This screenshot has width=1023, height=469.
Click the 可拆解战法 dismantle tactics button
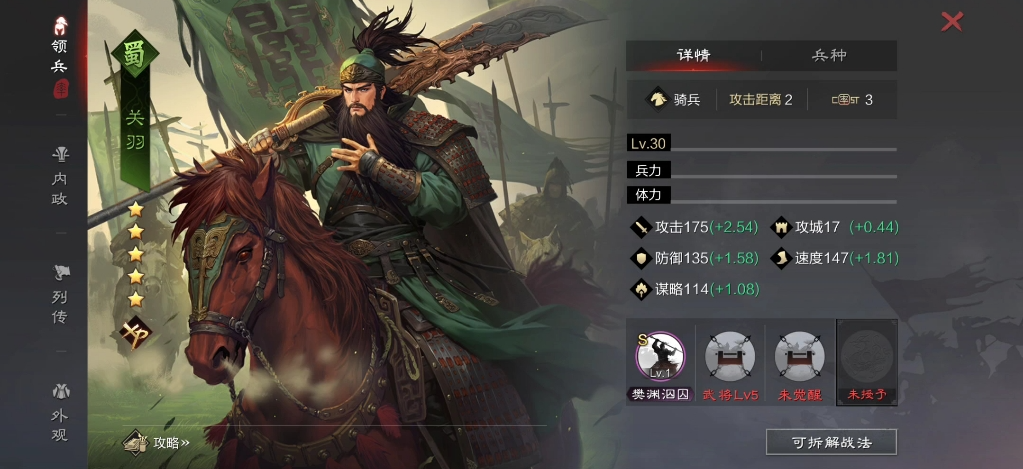831,442
